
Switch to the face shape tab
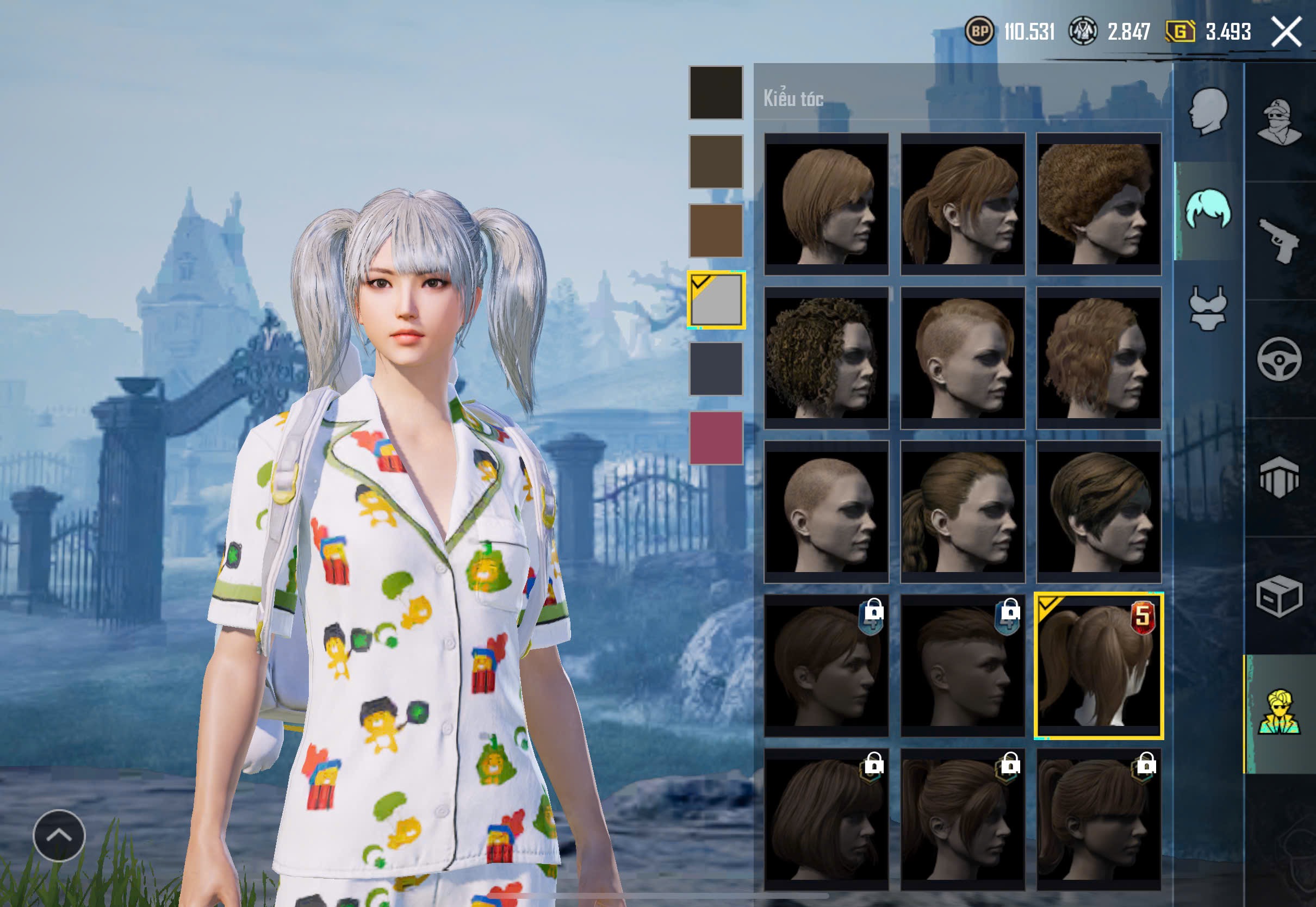pos(1208,112)
